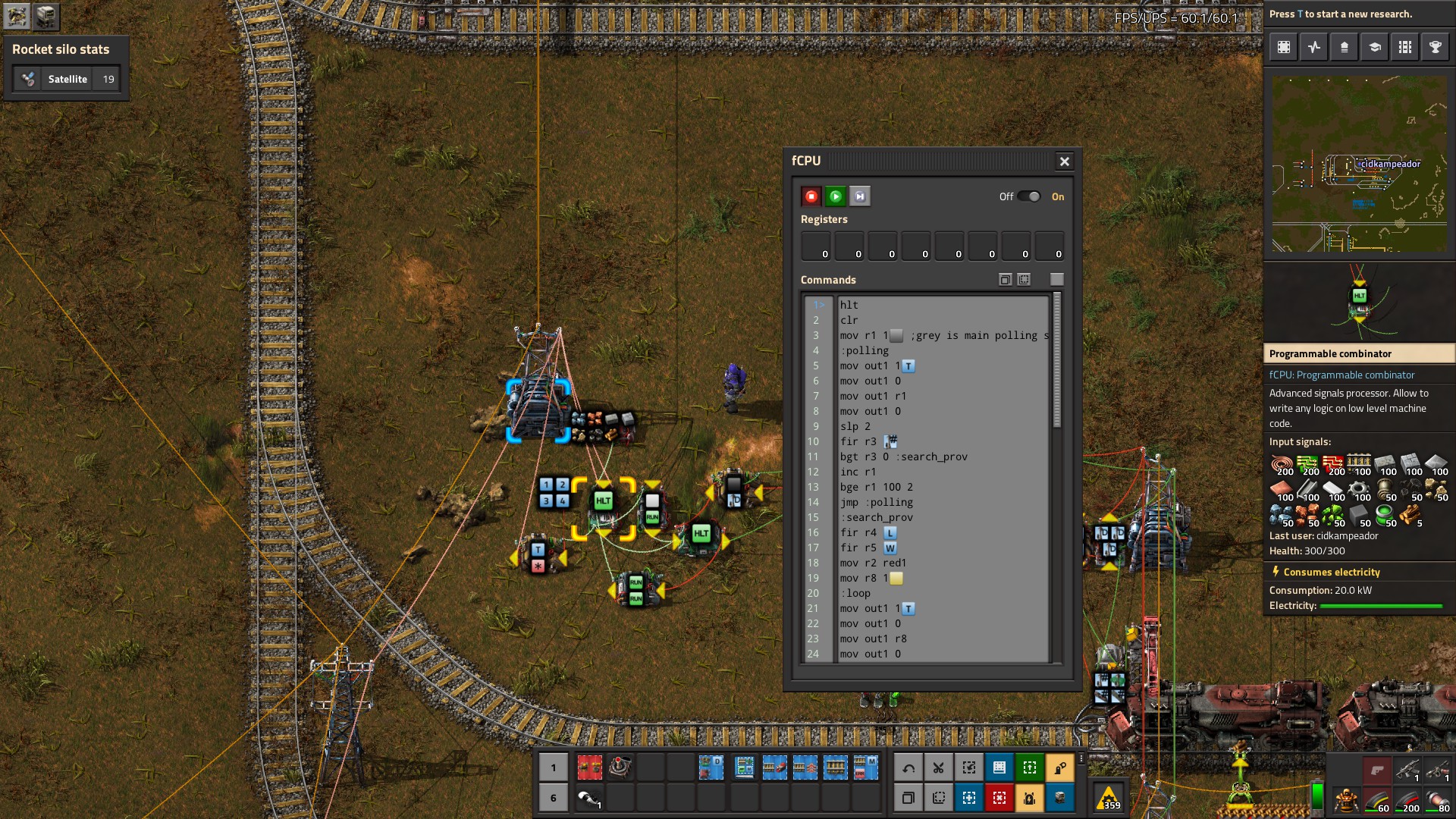Switch hotbar row using the 1 button
1456x819 pixels.
coord(554,767)
